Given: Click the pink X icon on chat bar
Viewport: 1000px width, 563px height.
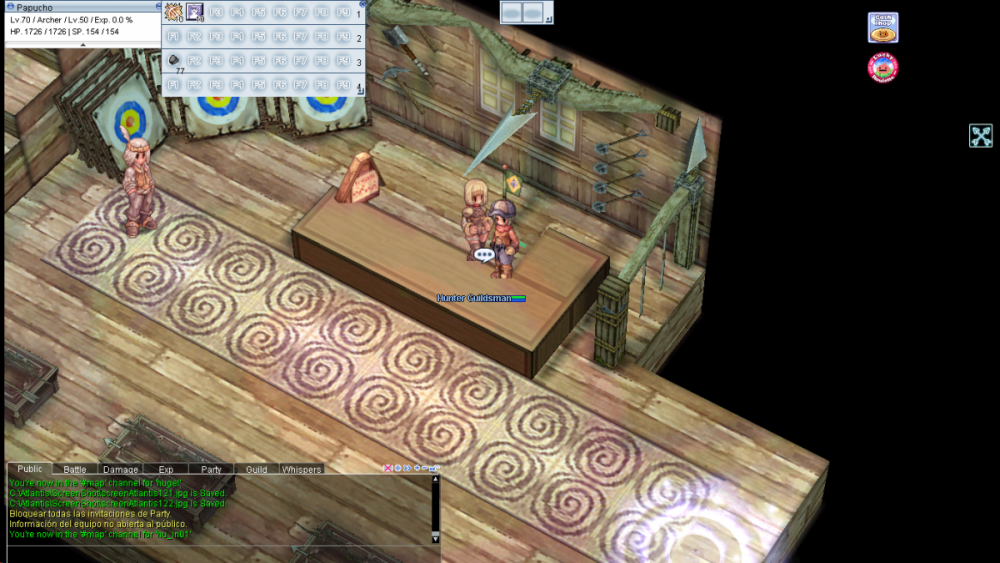Looking at the screenshot, I should pos(388,468).
